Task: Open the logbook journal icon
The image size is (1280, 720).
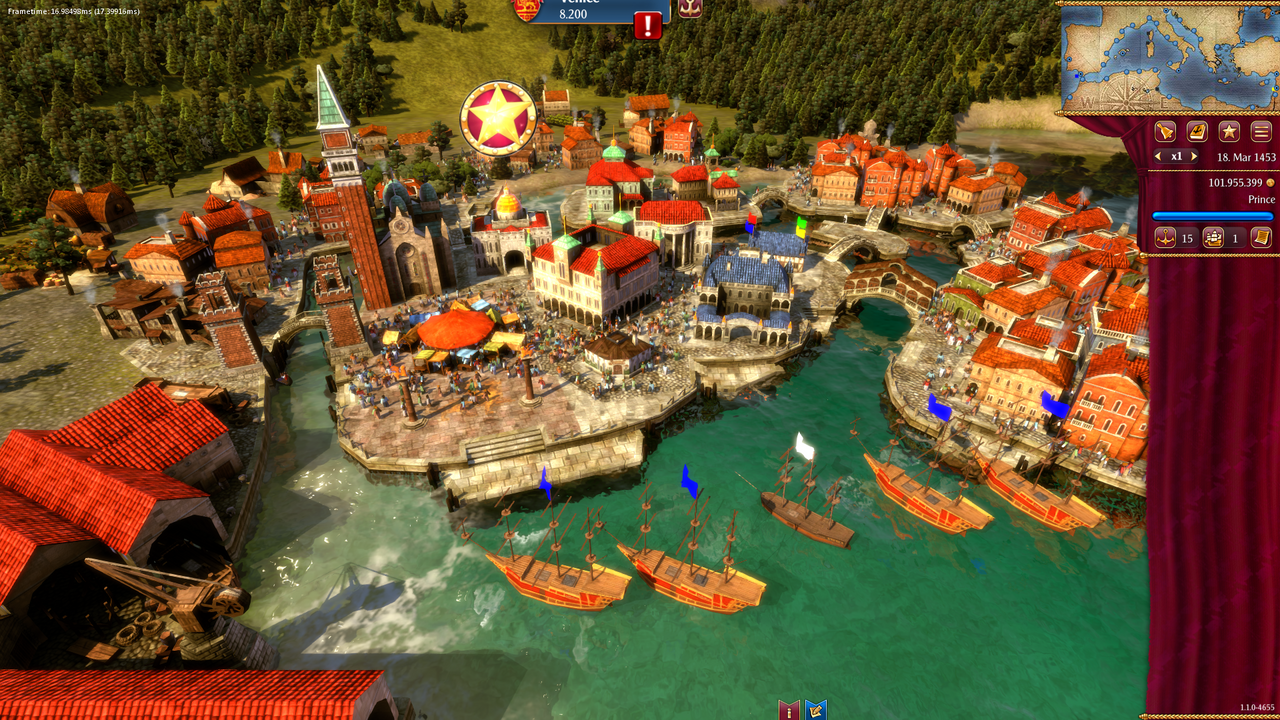Action: (1196, 131)
